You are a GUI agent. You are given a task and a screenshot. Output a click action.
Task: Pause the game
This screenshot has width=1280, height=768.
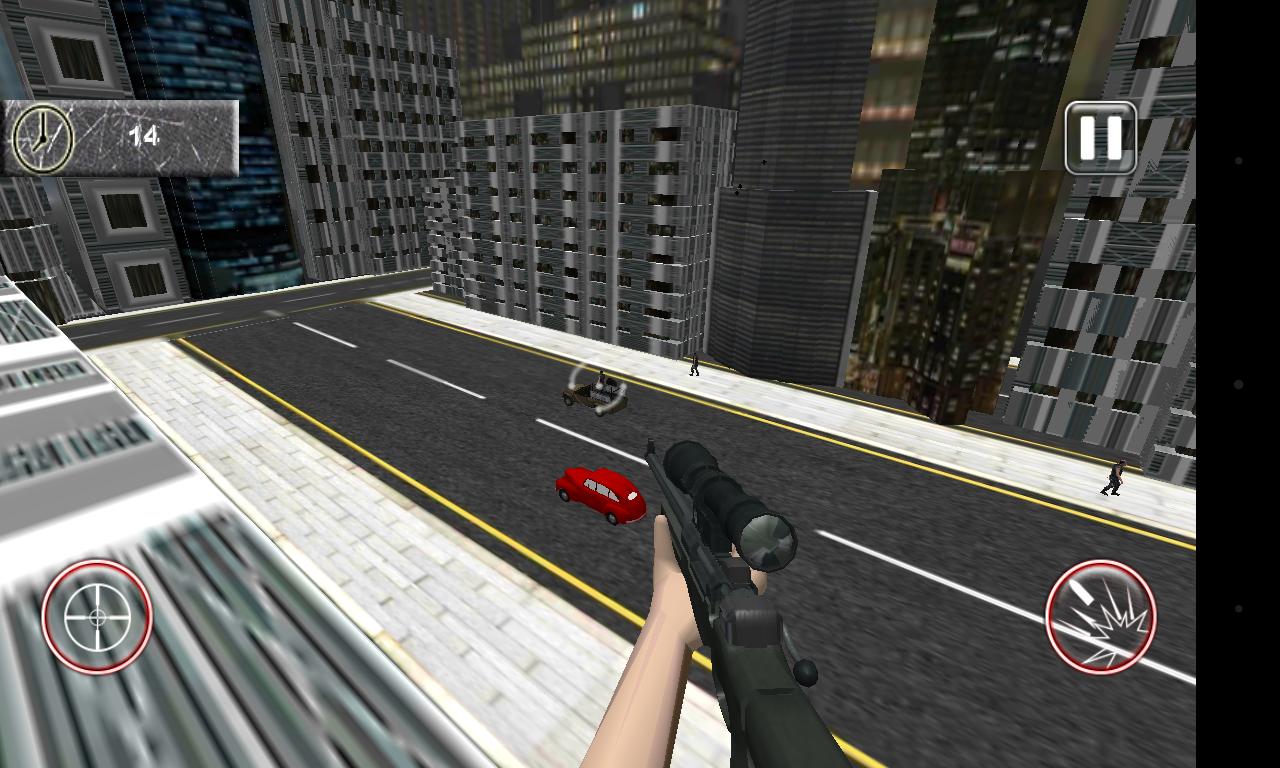(x=1100, y=138)
